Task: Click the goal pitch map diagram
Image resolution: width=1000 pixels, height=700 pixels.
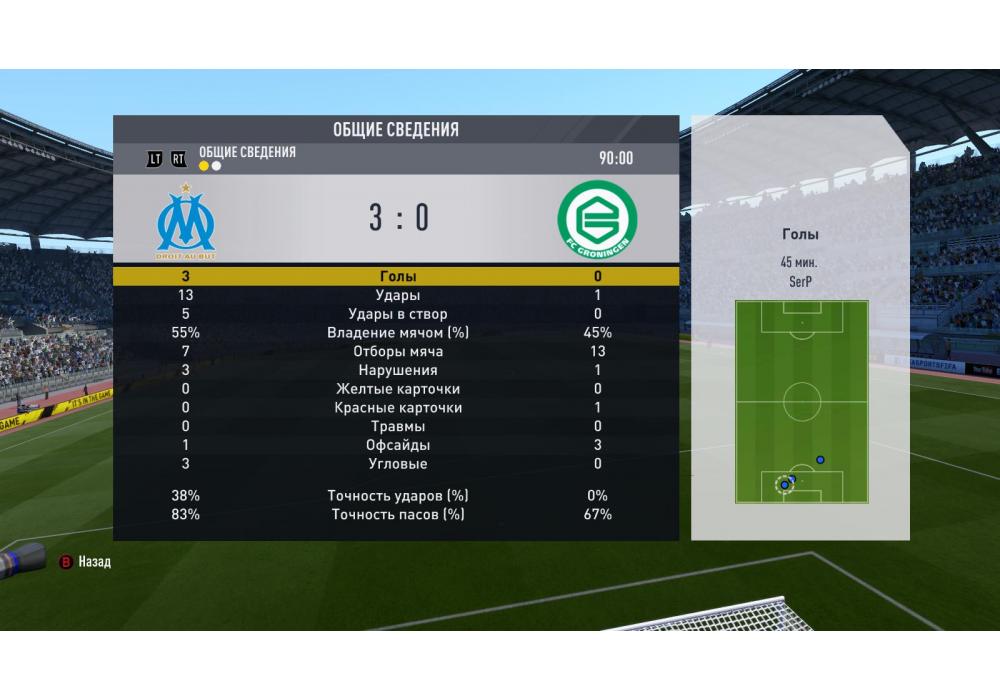Action: coord(801,401)
